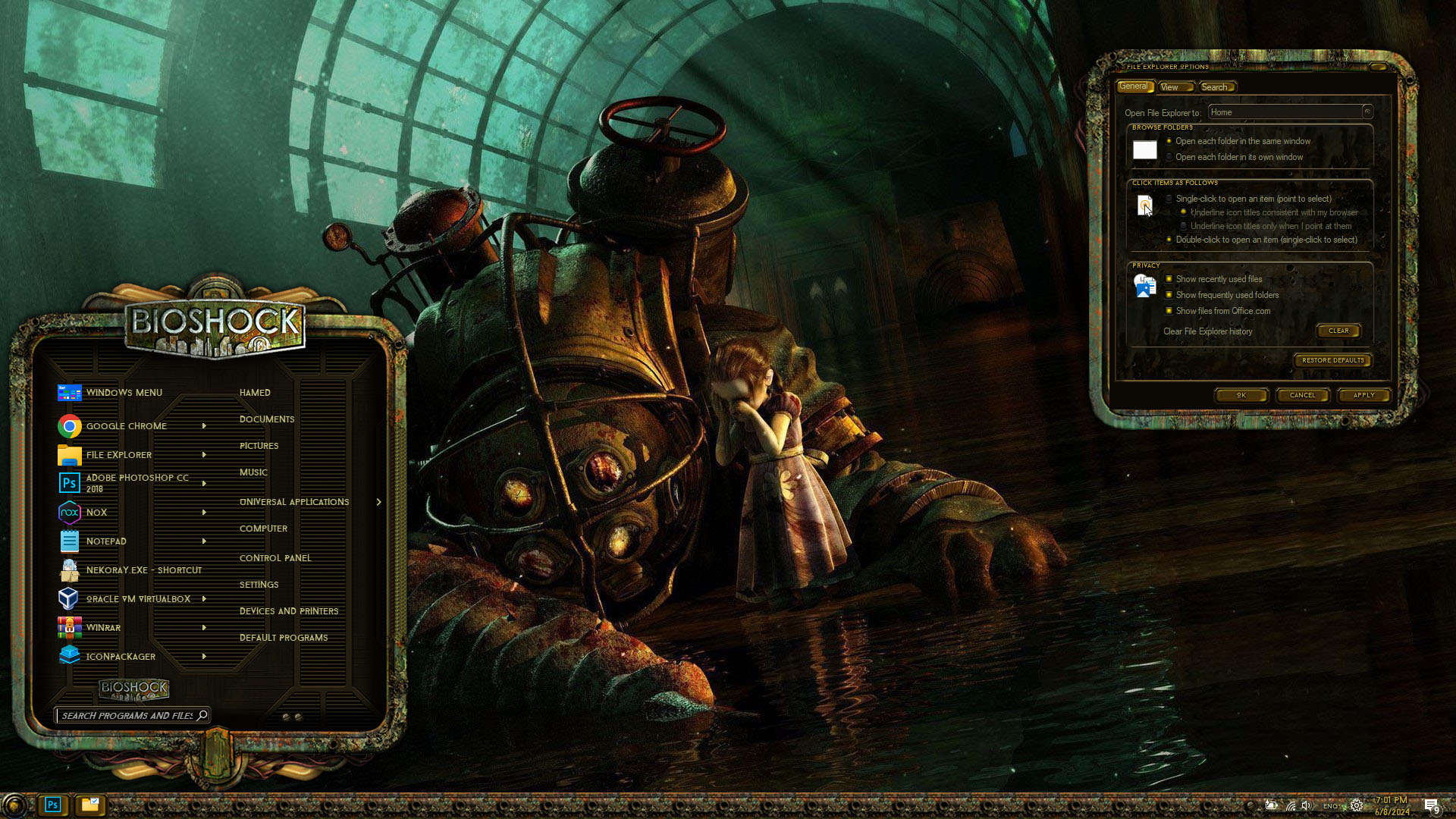
Task: Open Devices and Printers
Action: click(x=289, y=611)
